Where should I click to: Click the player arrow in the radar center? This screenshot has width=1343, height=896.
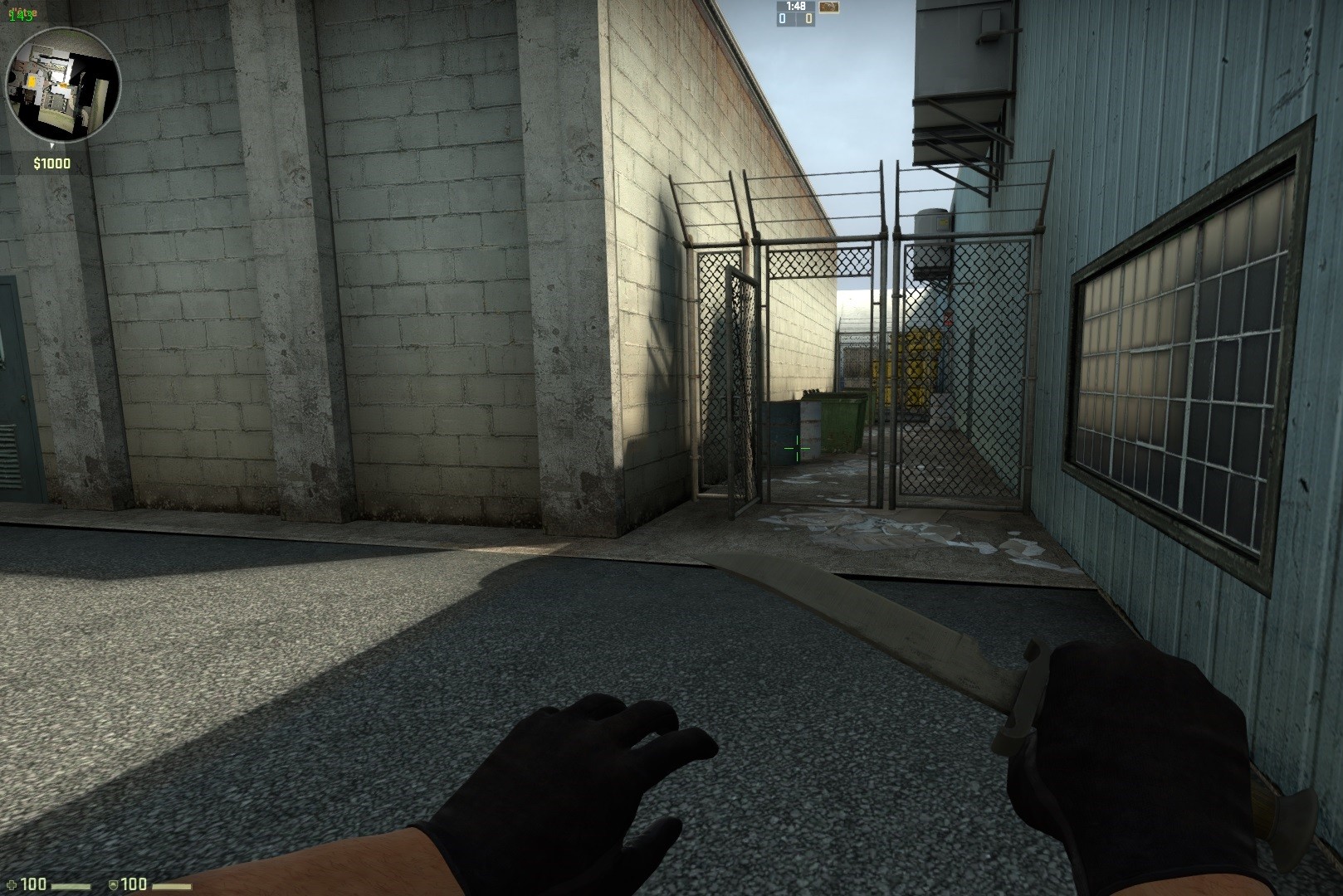coord(62,85)
